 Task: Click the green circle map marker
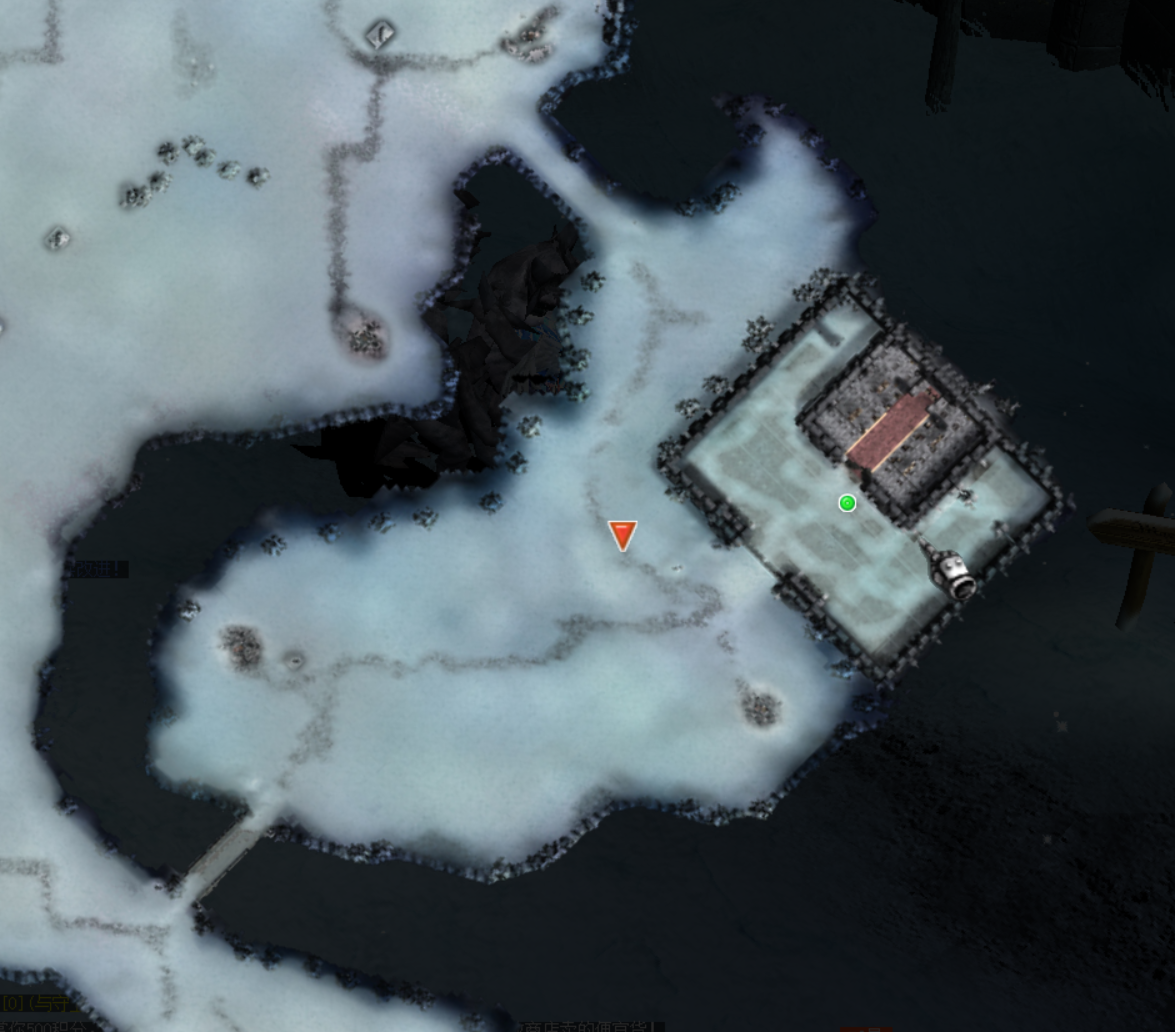click(847, 503)
